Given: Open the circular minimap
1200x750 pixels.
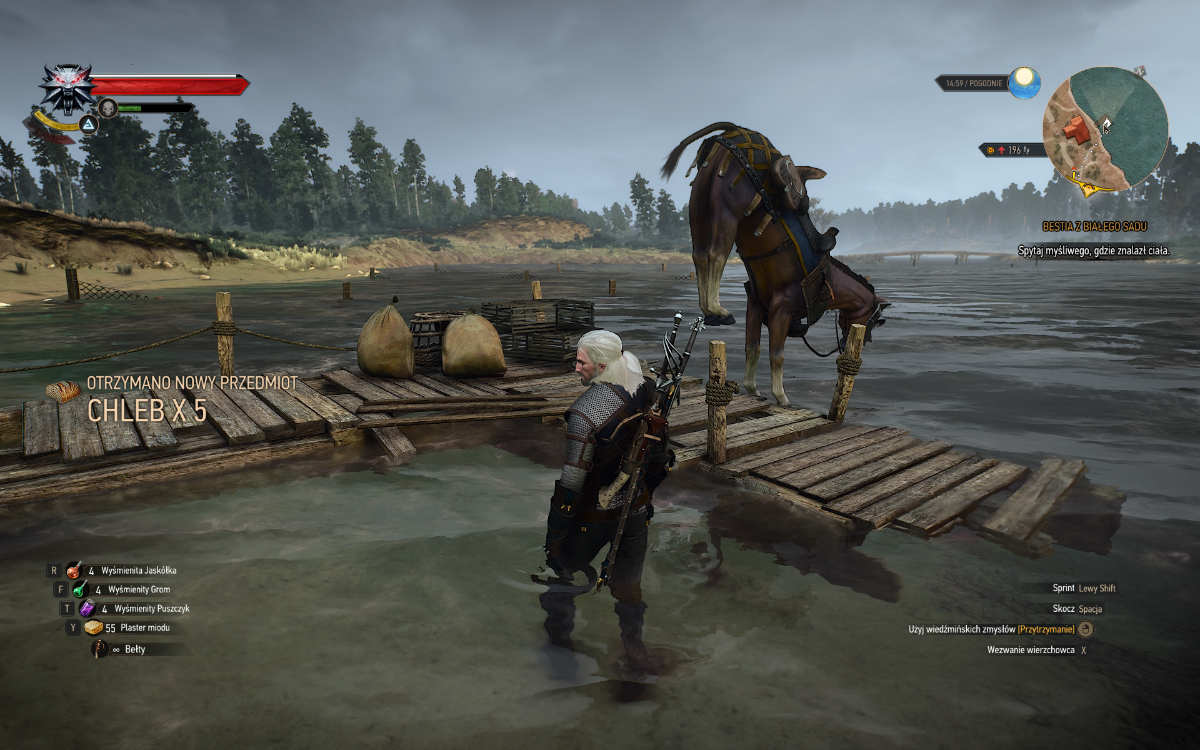Looking at the screenshot, I should pyautogui.click(x=1105, y=129).
